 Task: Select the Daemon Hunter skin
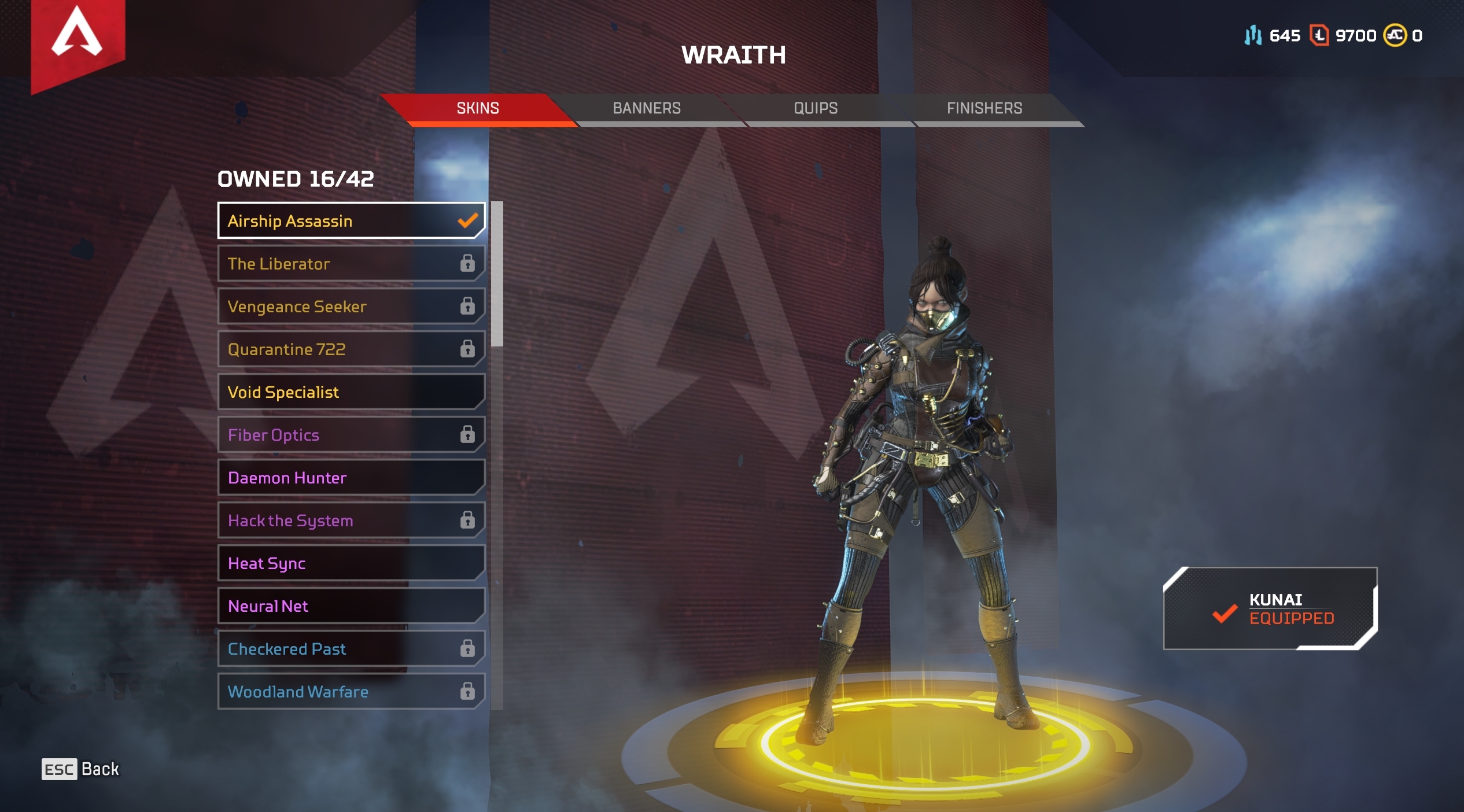coord(351,477)
